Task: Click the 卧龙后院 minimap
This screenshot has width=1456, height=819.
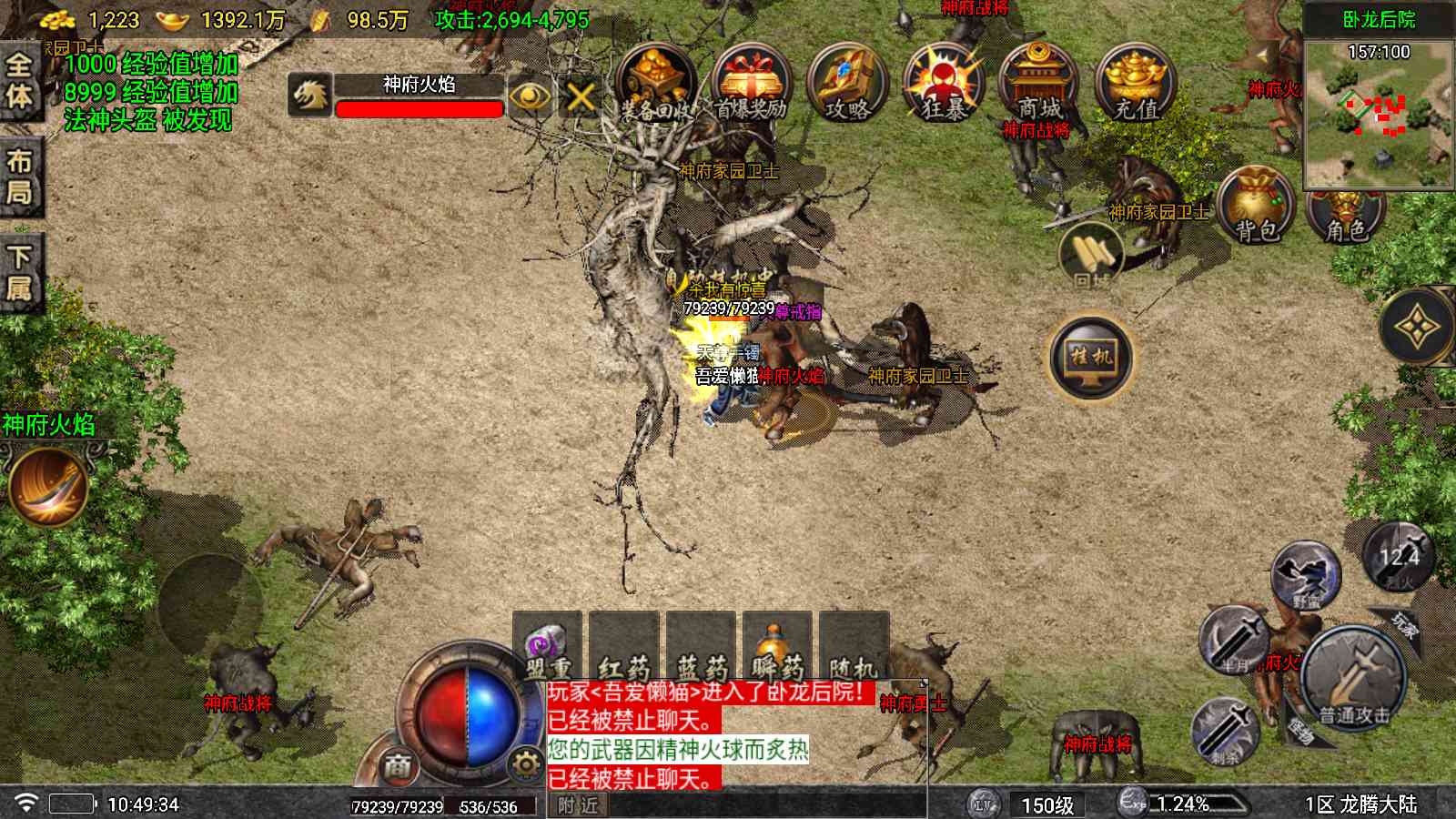Action: (1378, 112)
